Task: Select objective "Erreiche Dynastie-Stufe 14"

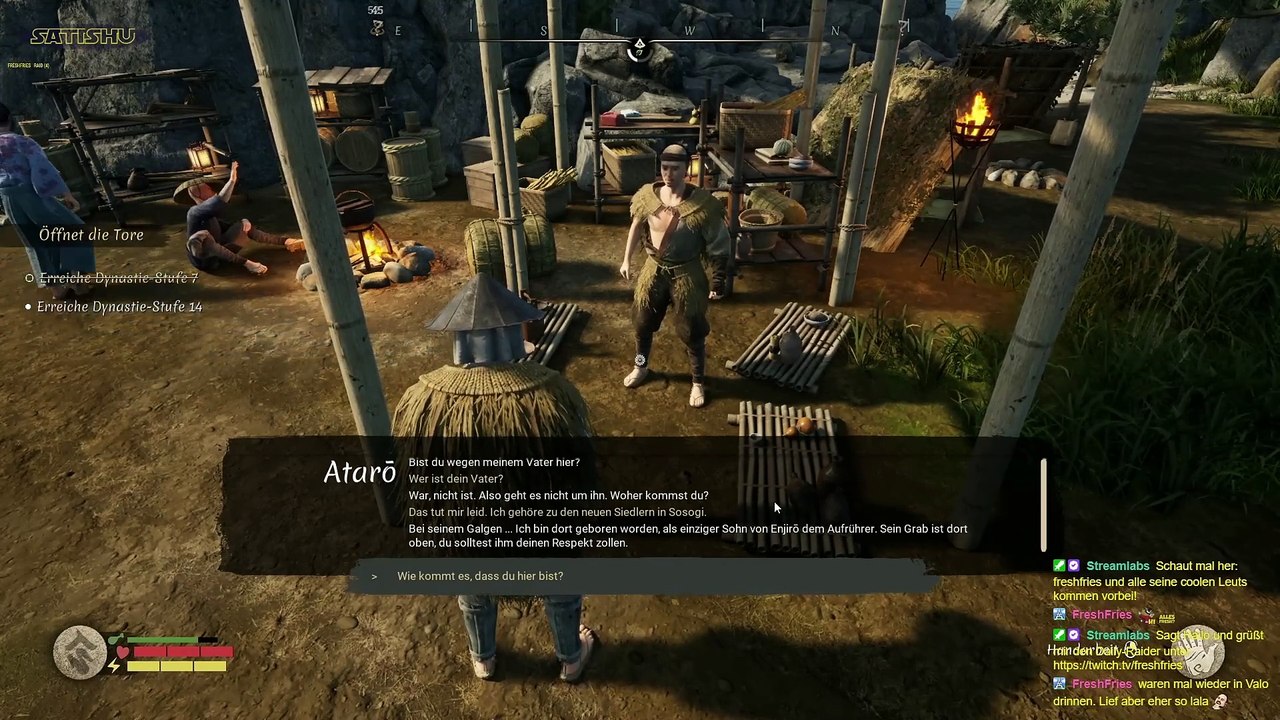Action: tap(119, 307)
